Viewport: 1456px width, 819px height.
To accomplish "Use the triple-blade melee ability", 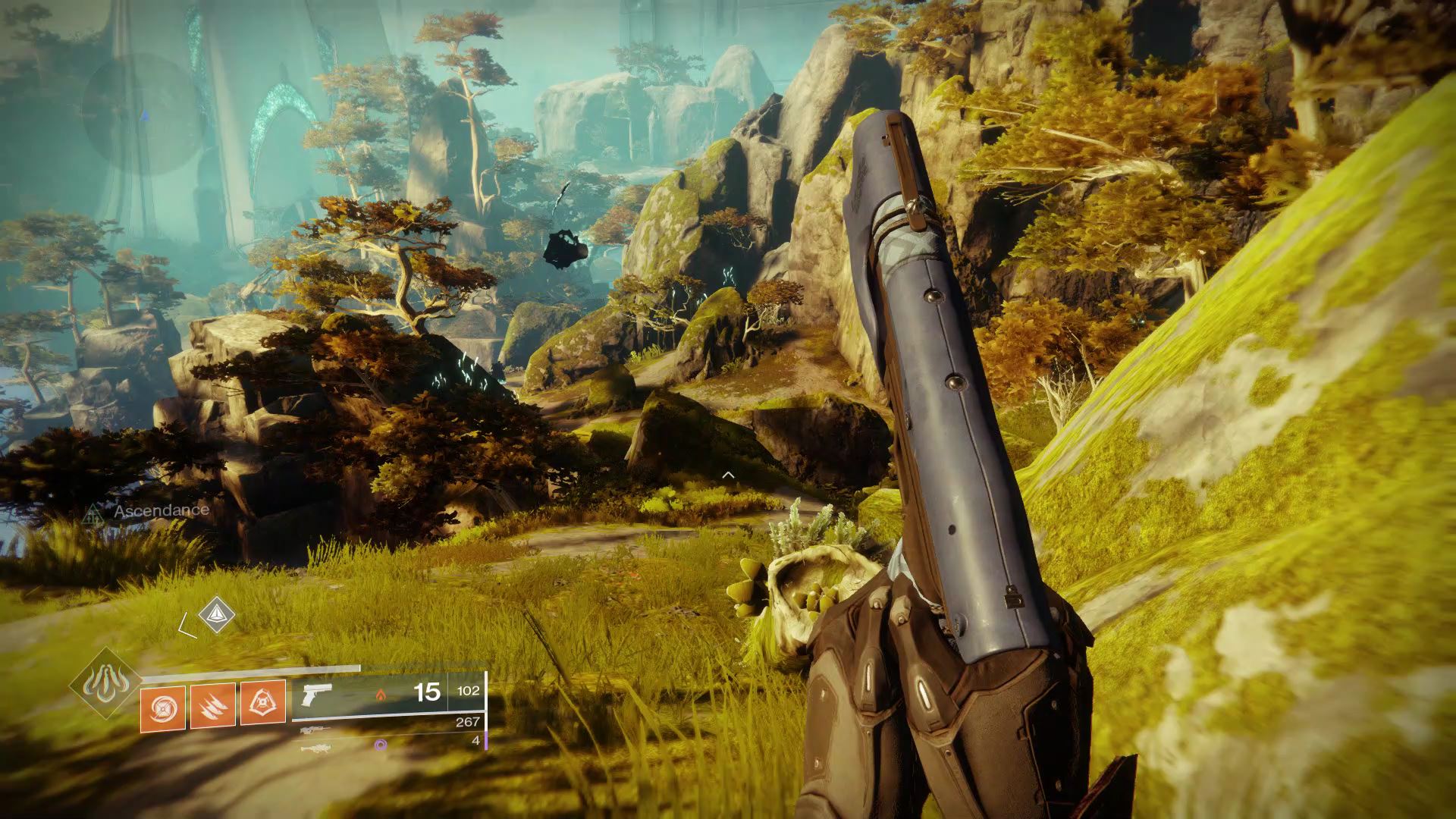I will [213, 705].
